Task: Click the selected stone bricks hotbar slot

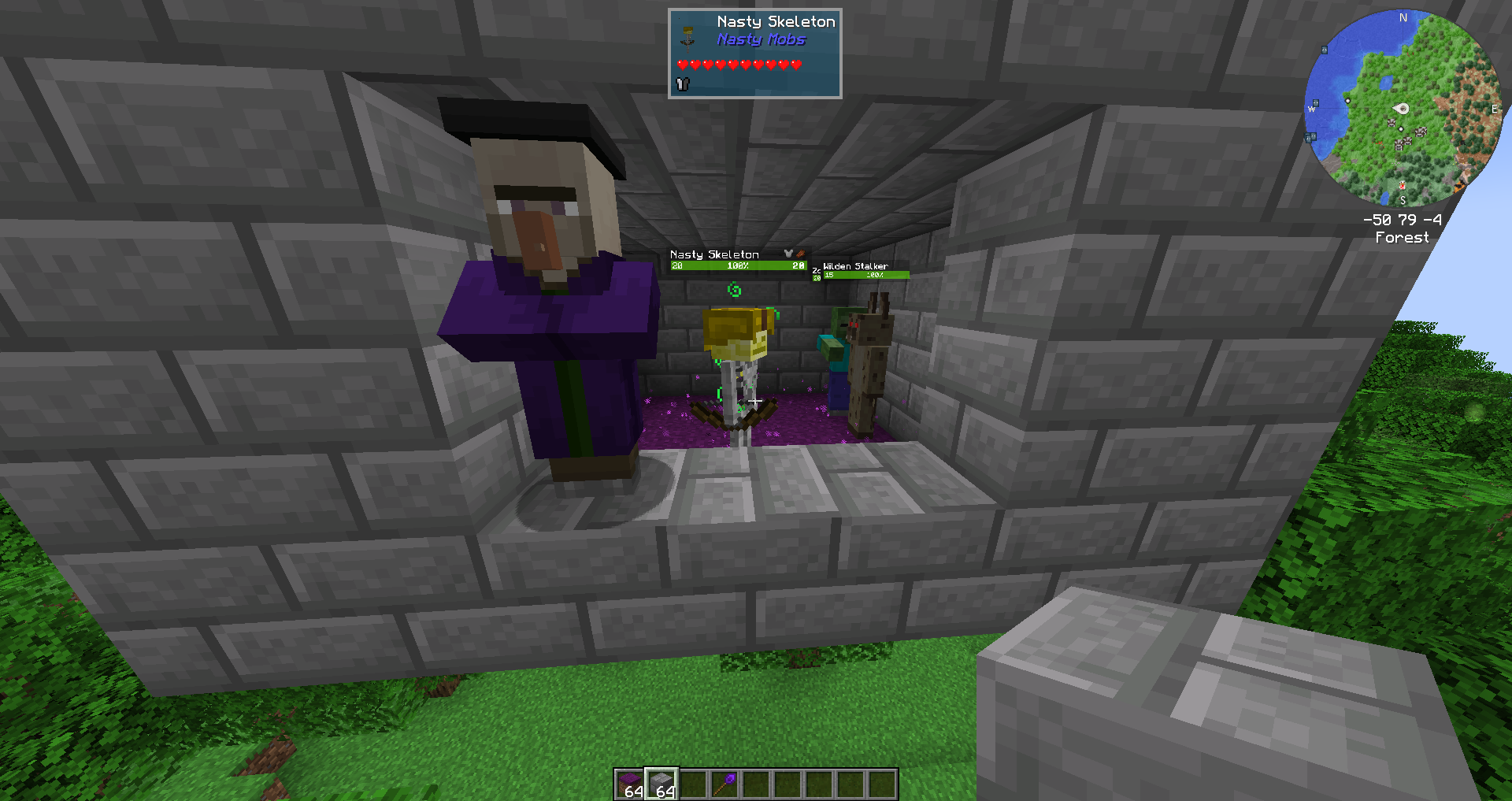Action: (661, 784)
